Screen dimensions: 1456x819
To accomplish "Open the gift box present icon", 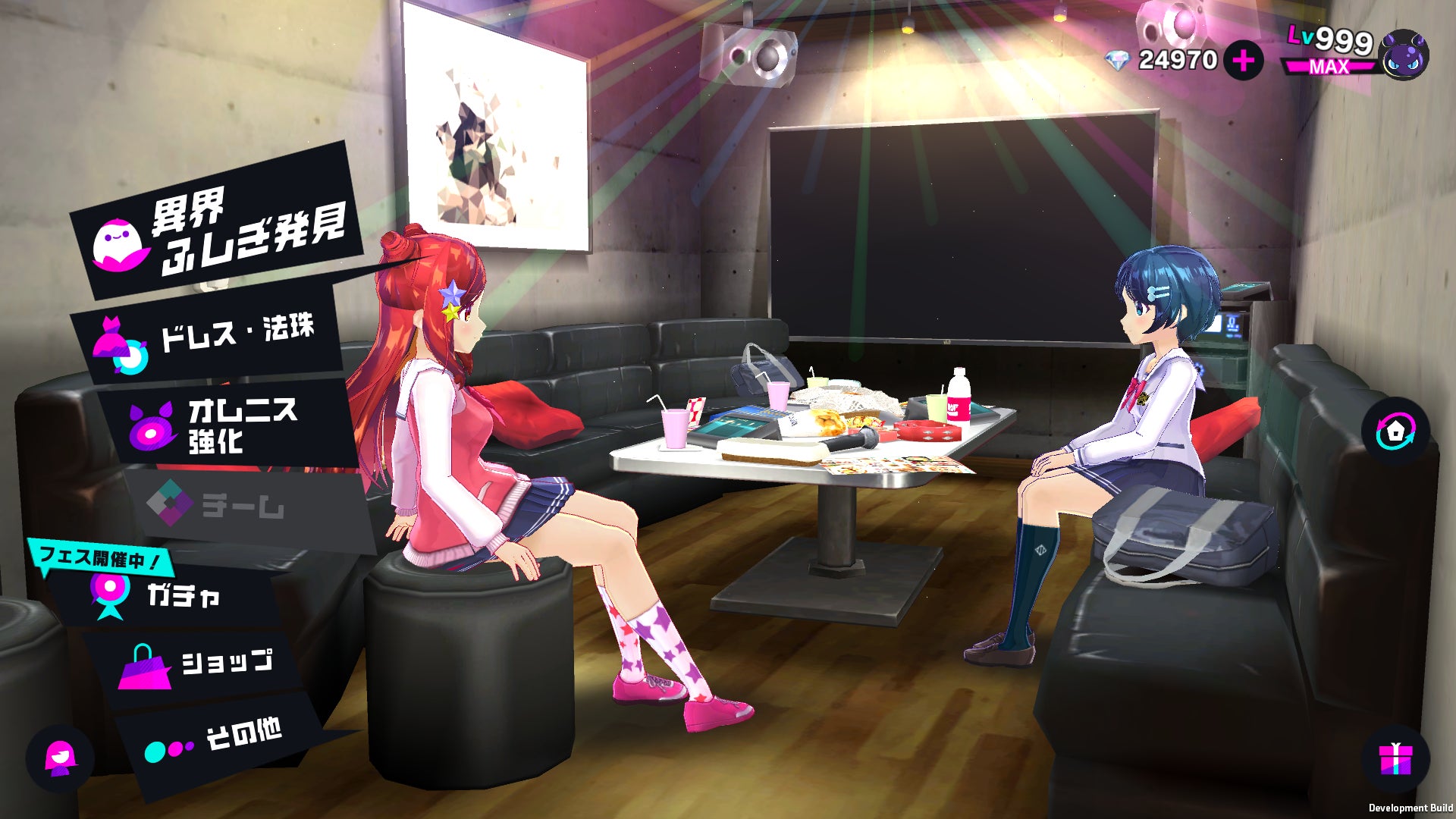I will point(1395,759).
